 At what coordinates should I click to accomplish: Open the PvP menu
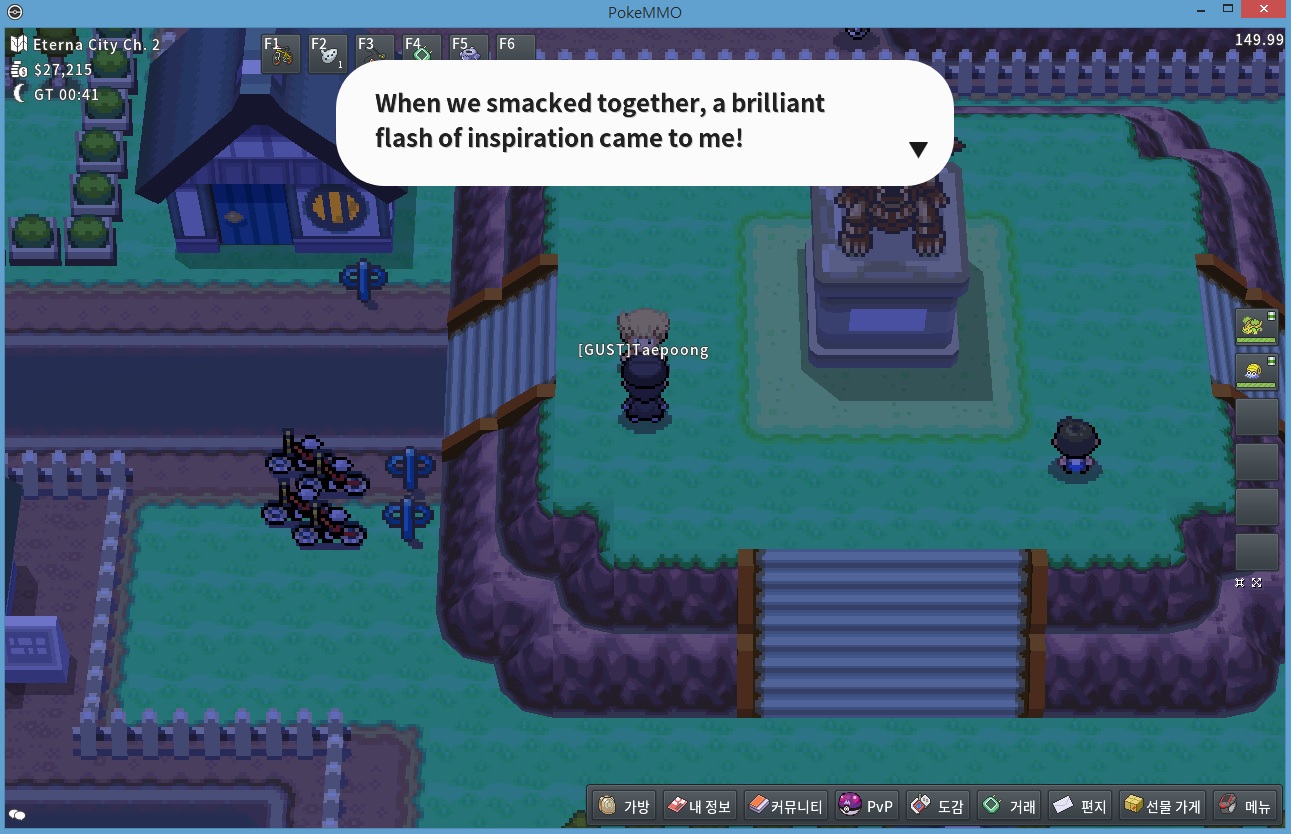click(x=866, y=806)
